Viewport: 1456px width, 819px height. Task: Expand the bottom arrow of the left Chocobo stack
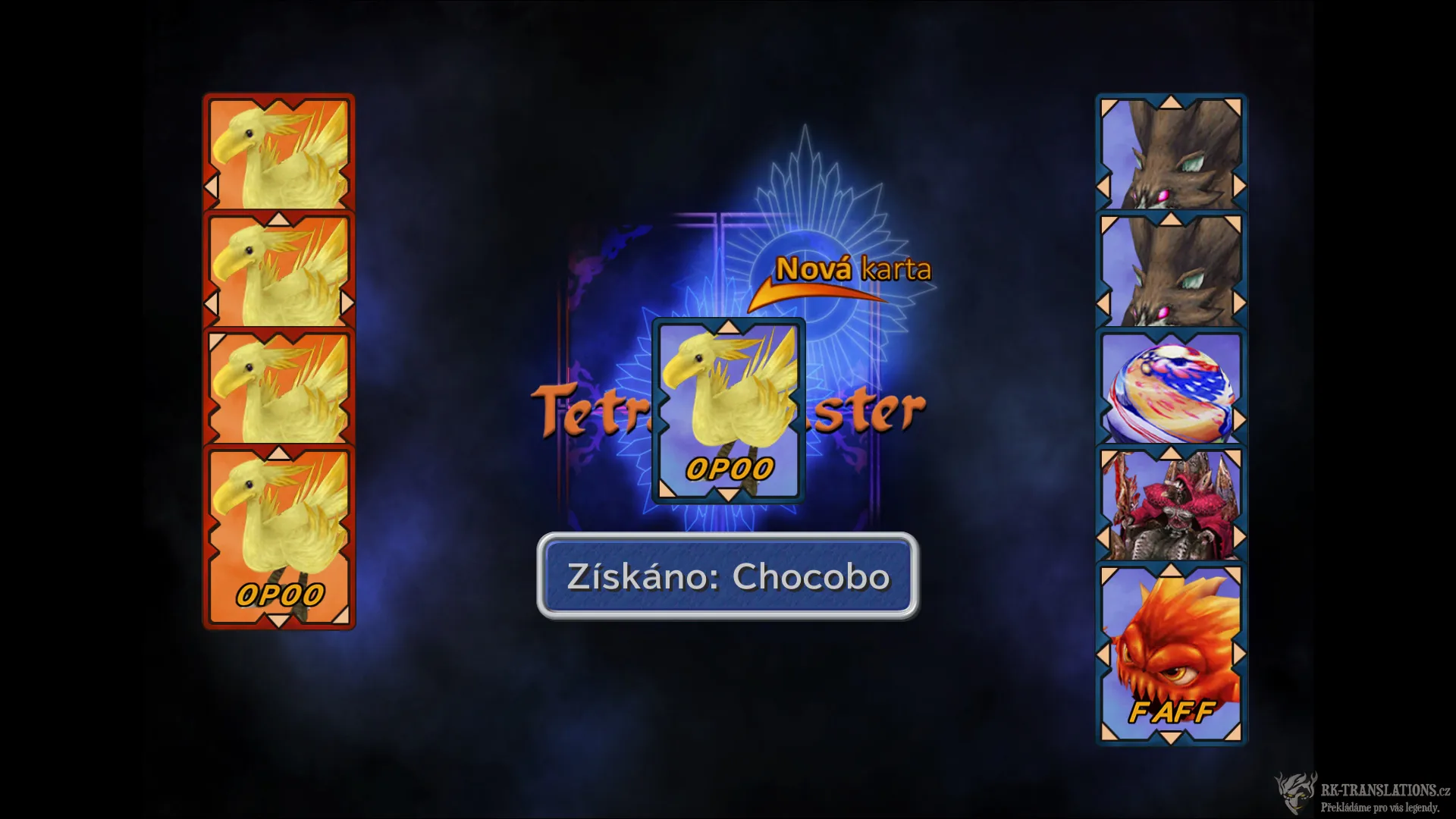(x=279, y=620)
